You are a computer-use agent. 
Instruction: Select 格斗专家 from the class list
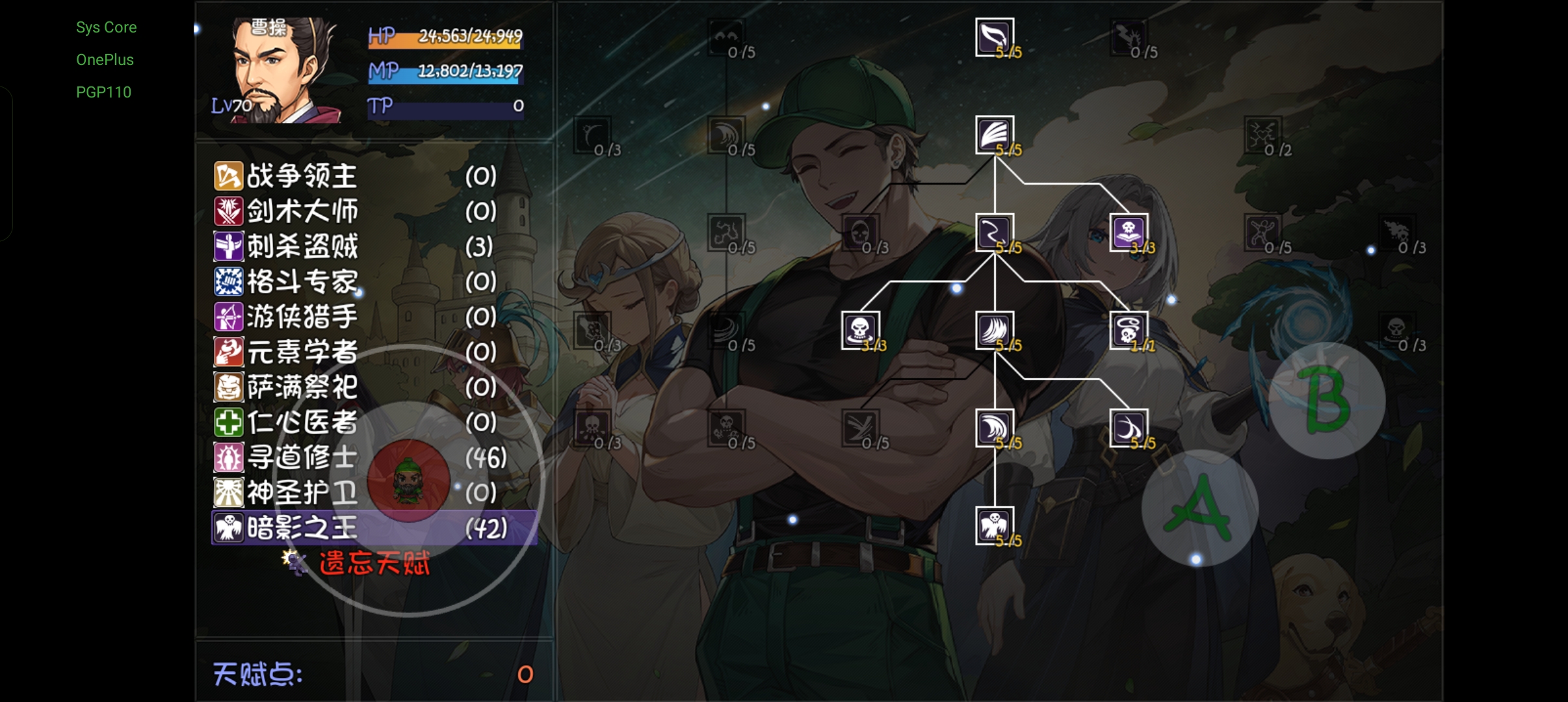click(302, 281)
